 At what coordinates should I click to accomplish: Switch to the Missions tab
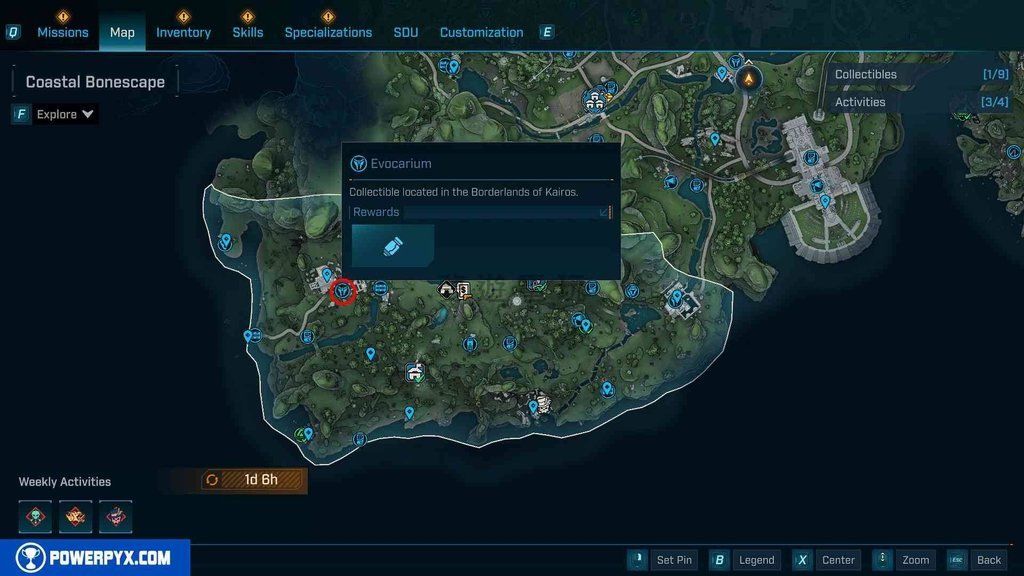(x=63, y=32)
